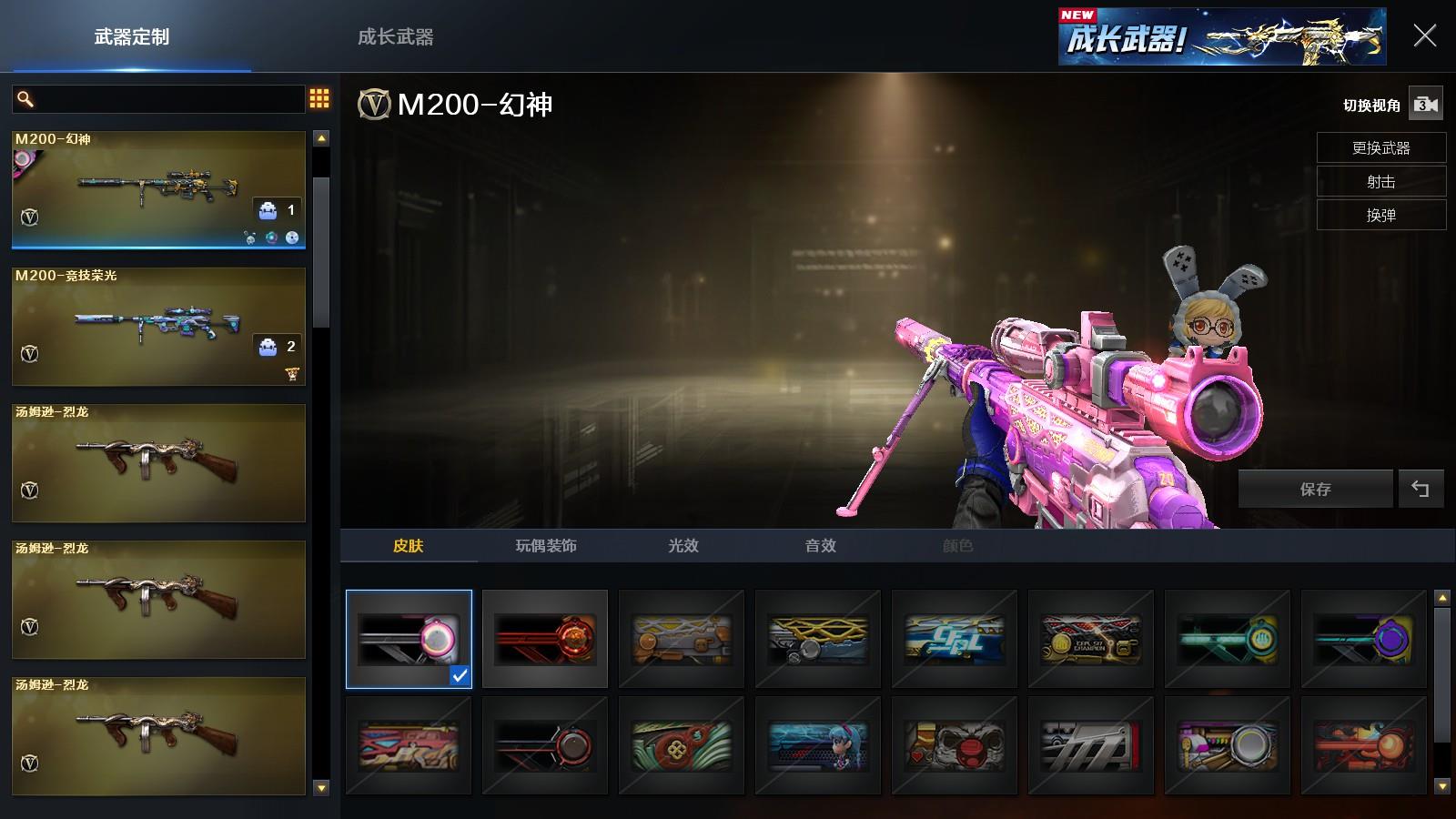Select the red glowing scope skin
The height and width of the screenshot is (819, 1456).
tap(545, 639)
